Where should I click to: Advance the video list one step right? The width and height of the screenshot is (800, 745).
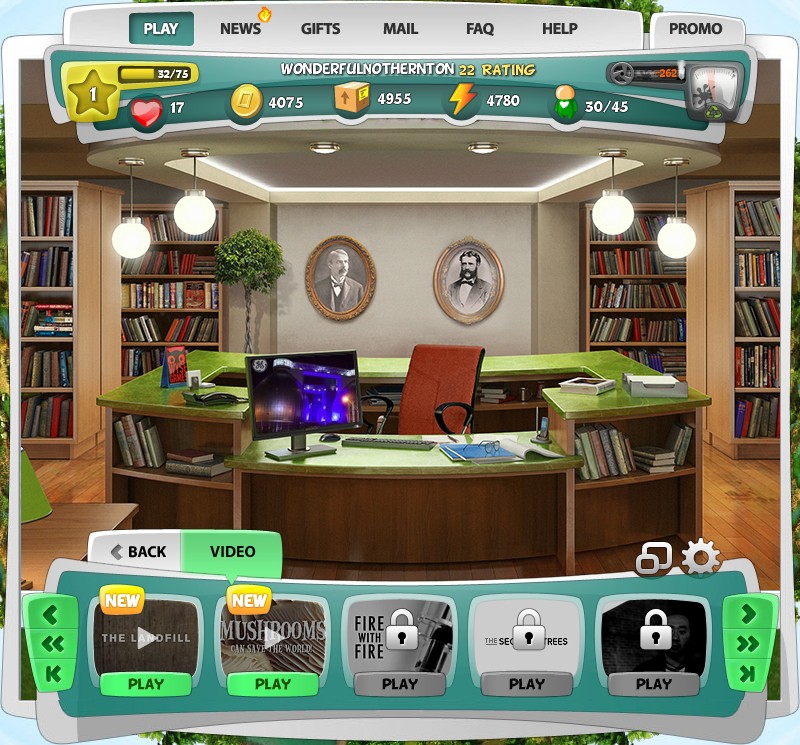[748, 615]
